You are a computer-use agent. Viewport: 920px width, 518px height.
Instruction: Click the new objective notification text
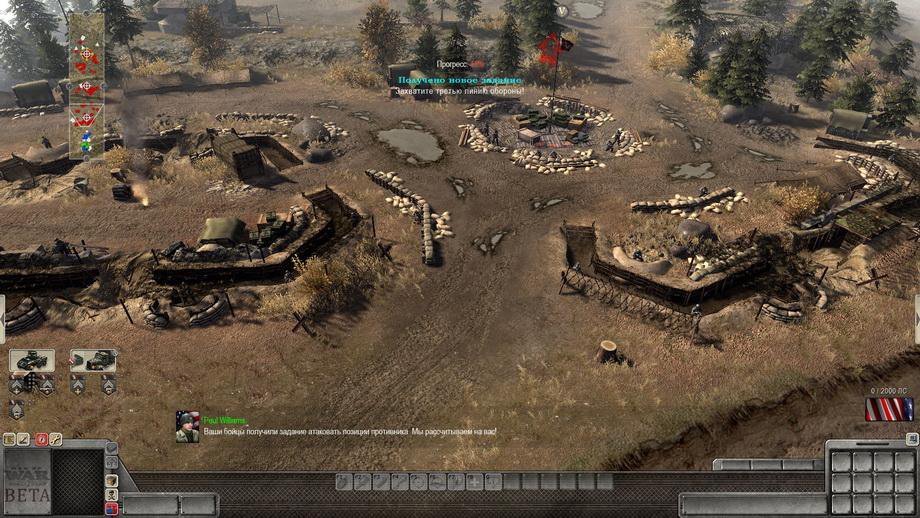[x=459, y=79]
